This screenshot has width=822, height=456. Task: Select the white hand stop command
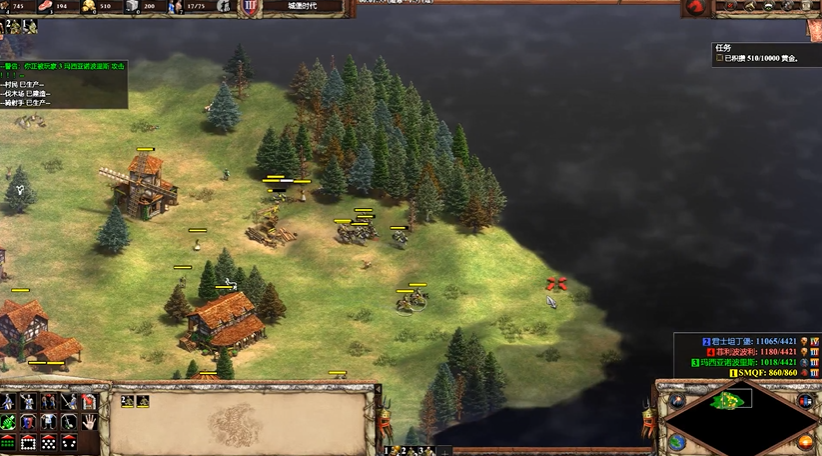(x=89, y=420)
